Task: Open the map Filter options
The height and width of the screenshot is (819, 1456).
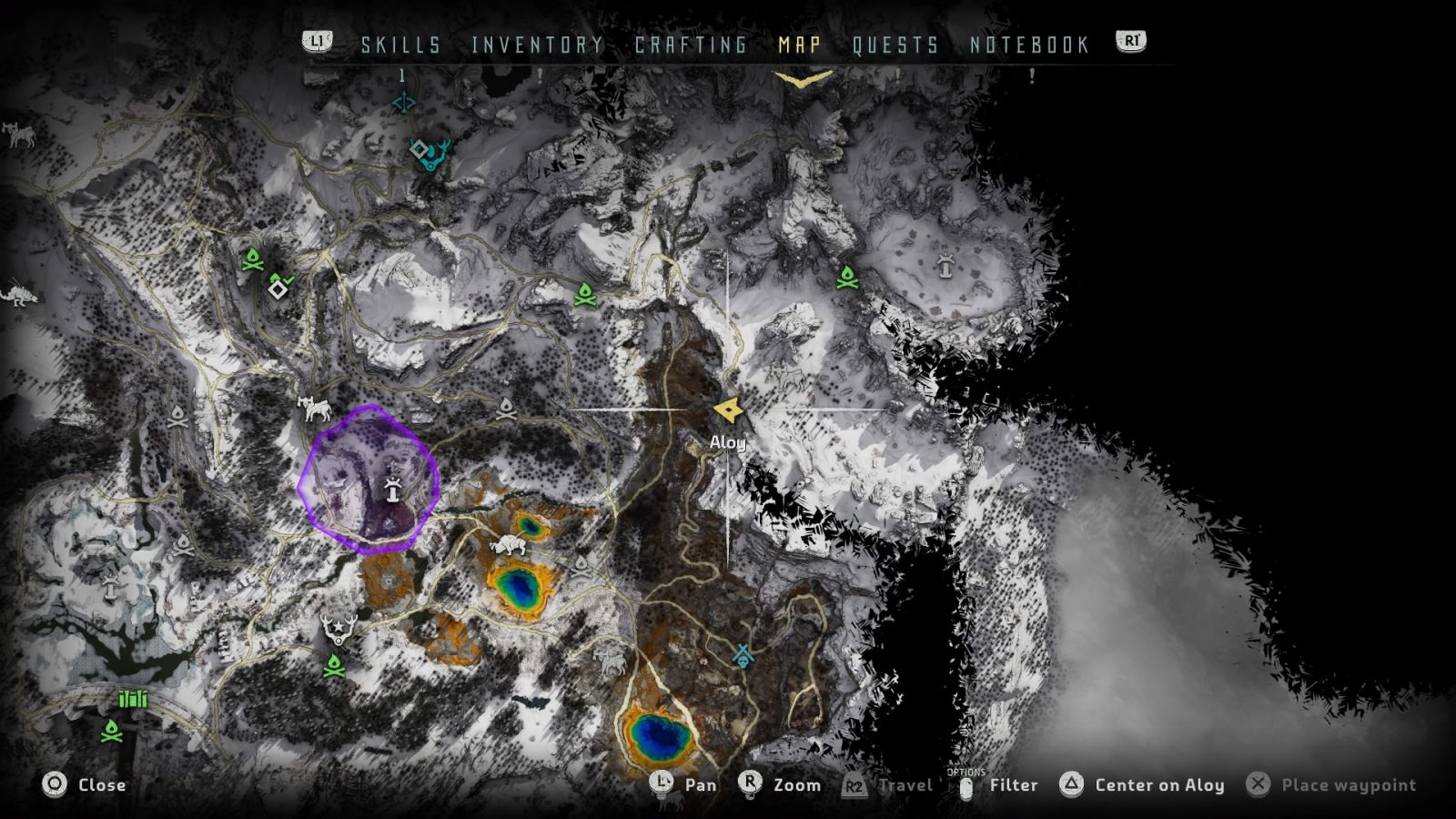Action: click(1016, 784)
